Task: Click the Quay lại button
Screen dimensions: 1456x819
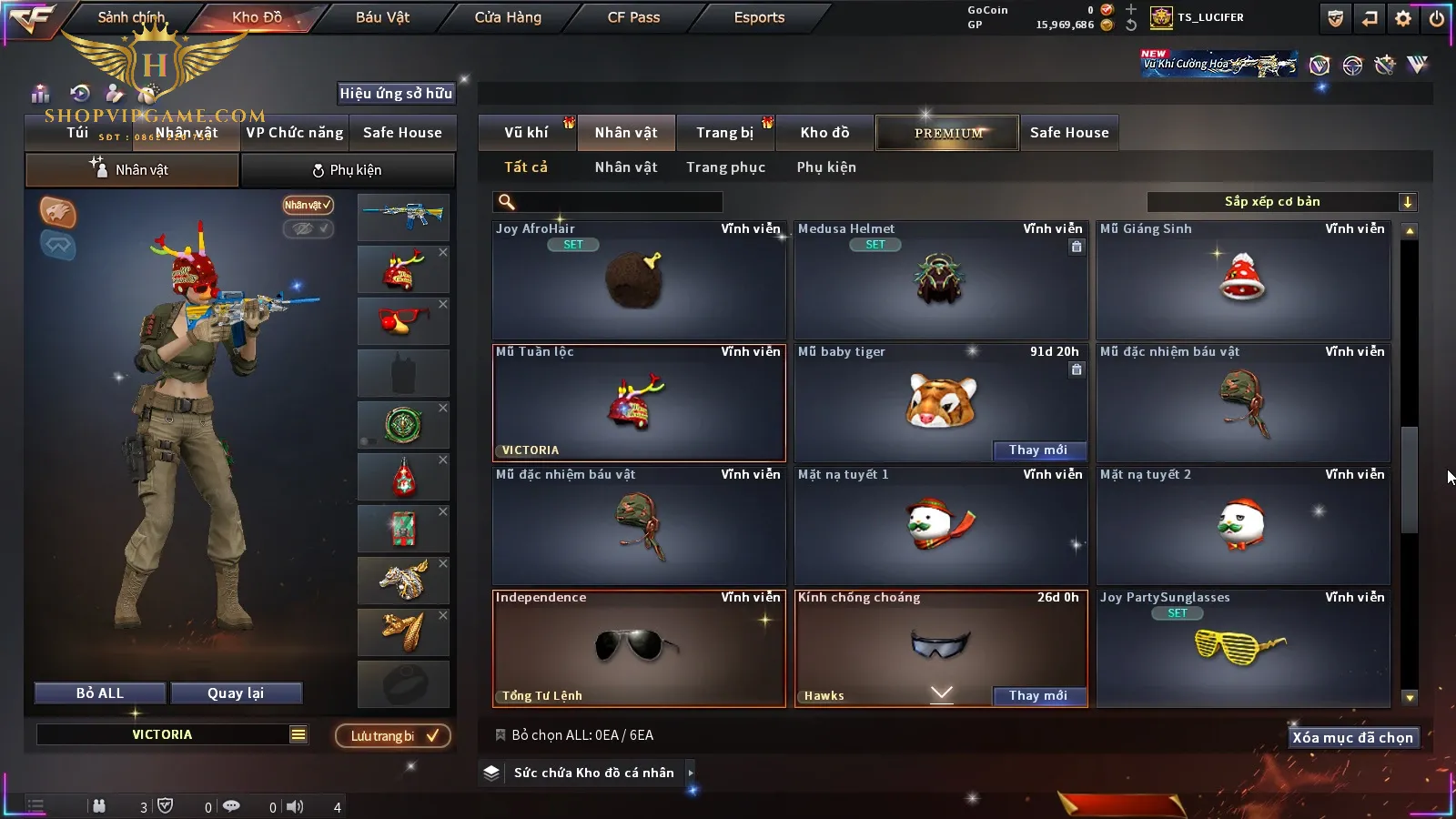Action: pyautogui.click(x=236, y=693)
